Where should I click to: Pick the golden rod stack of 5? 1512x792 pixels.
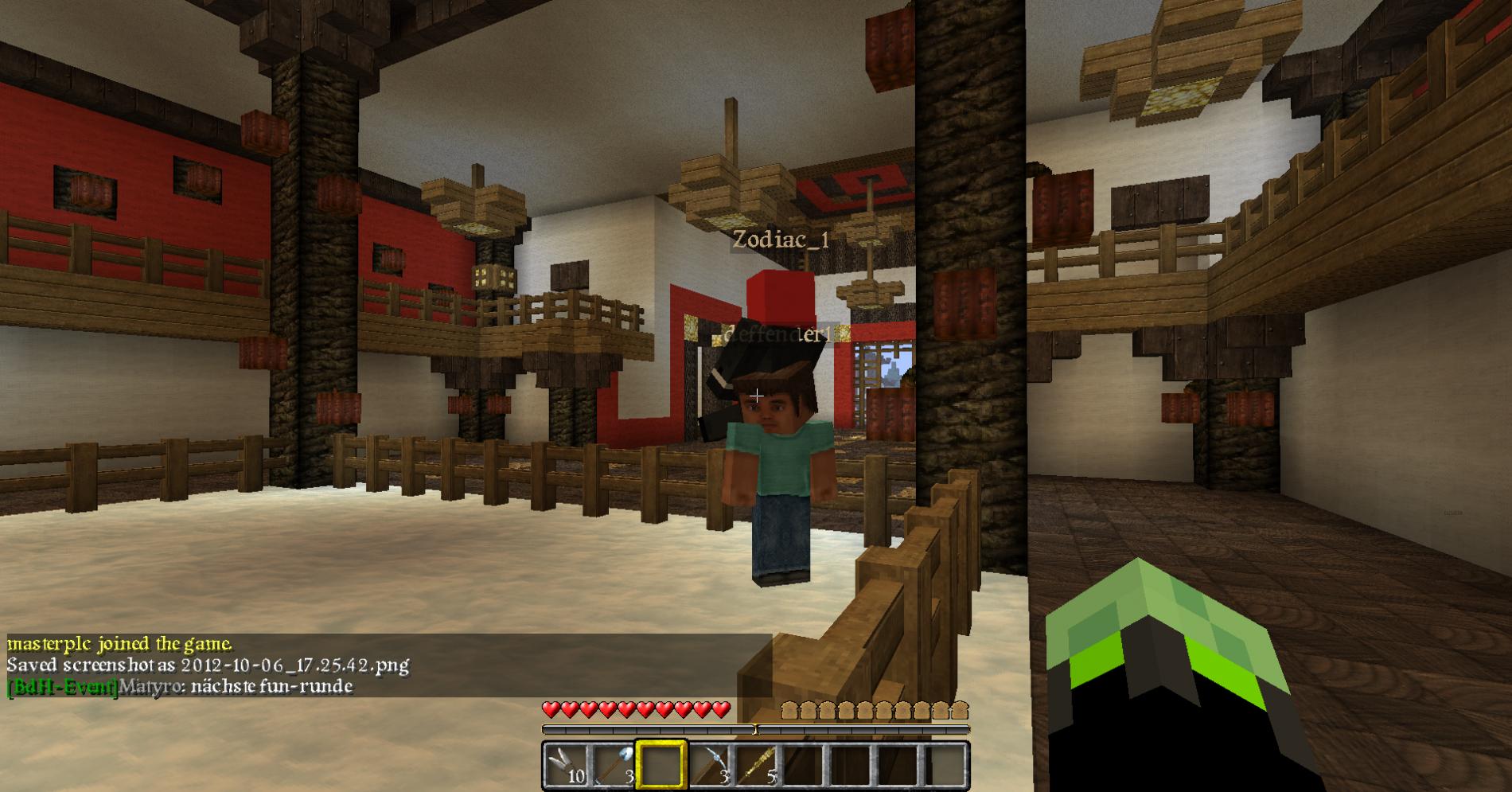pos(756,766)
